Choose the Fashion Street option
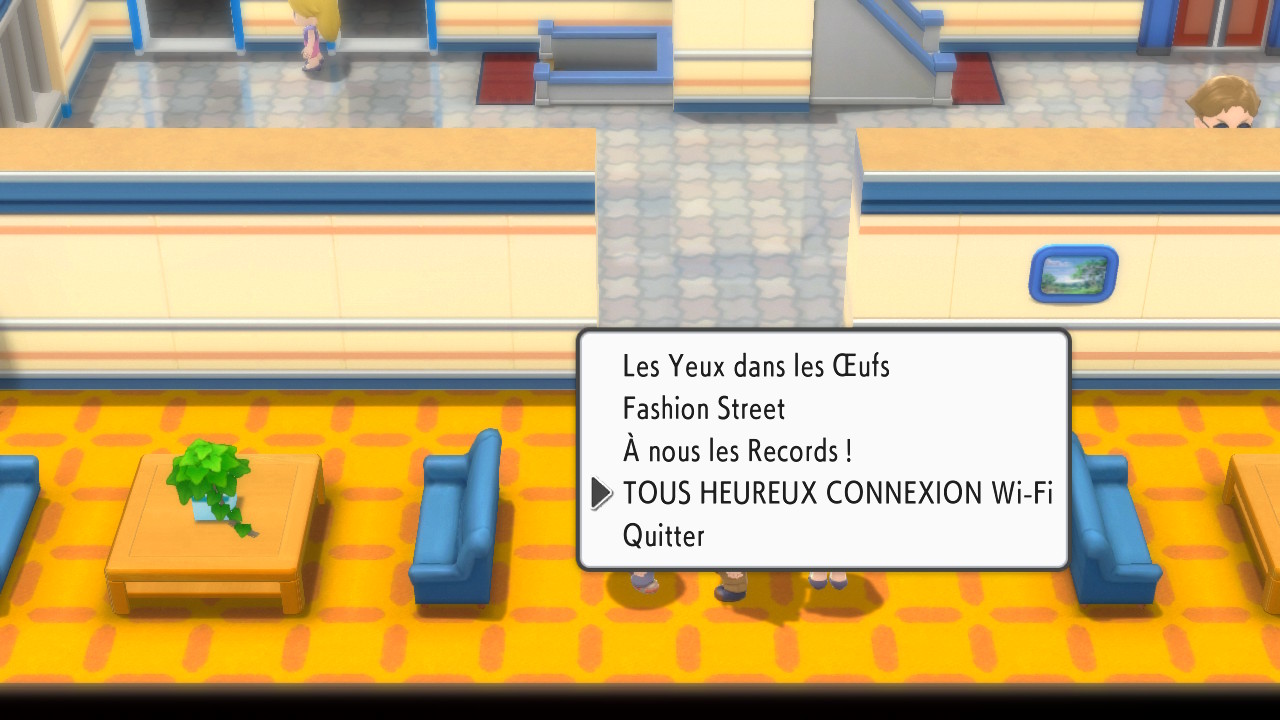Viewport: 1280px width, 720px height. pyautogui.click(x=704, y=409)
